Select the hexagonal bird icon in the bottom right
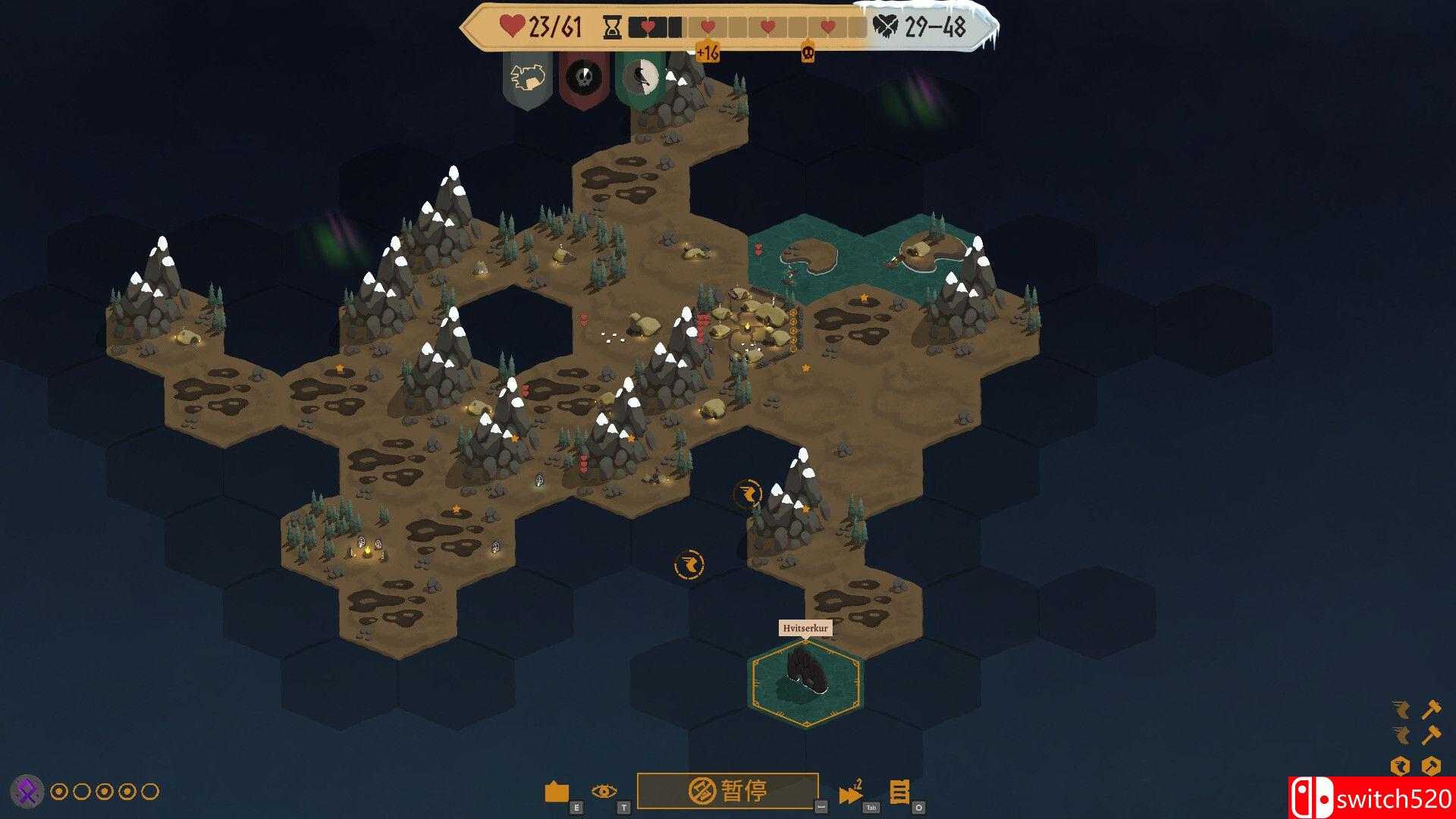This screenshot has height=819, width=1456. (x=1401, y=765)
